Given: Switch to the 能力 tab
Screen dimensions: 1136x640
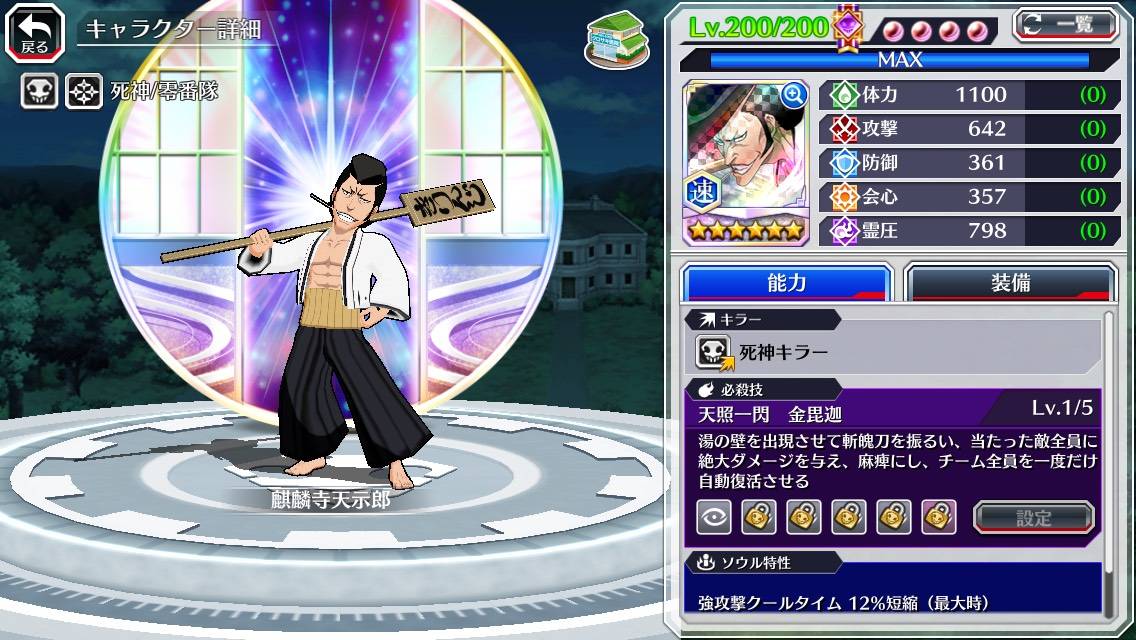Looking at the screenshot, I should (x=786, y=283).
